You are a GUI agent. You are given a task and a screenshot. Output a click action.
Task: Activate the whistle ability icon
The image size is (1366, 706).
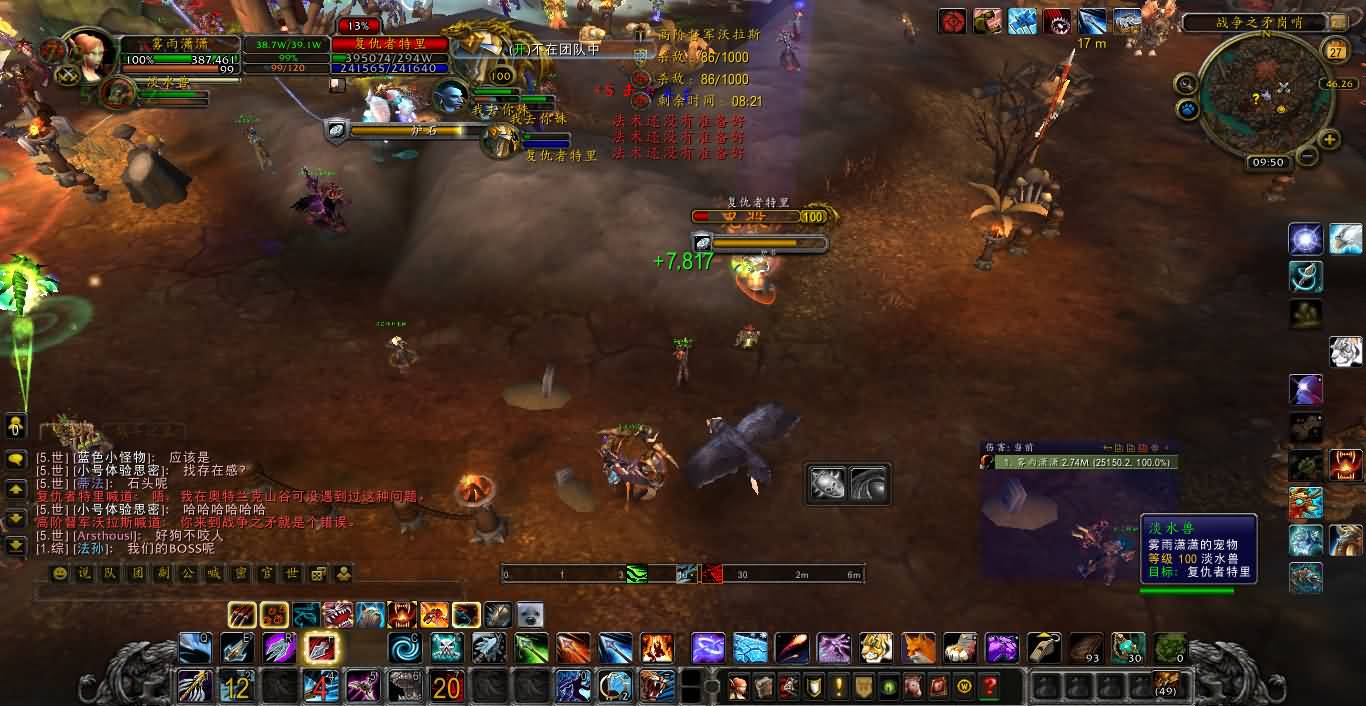(x=1044, y=648)
